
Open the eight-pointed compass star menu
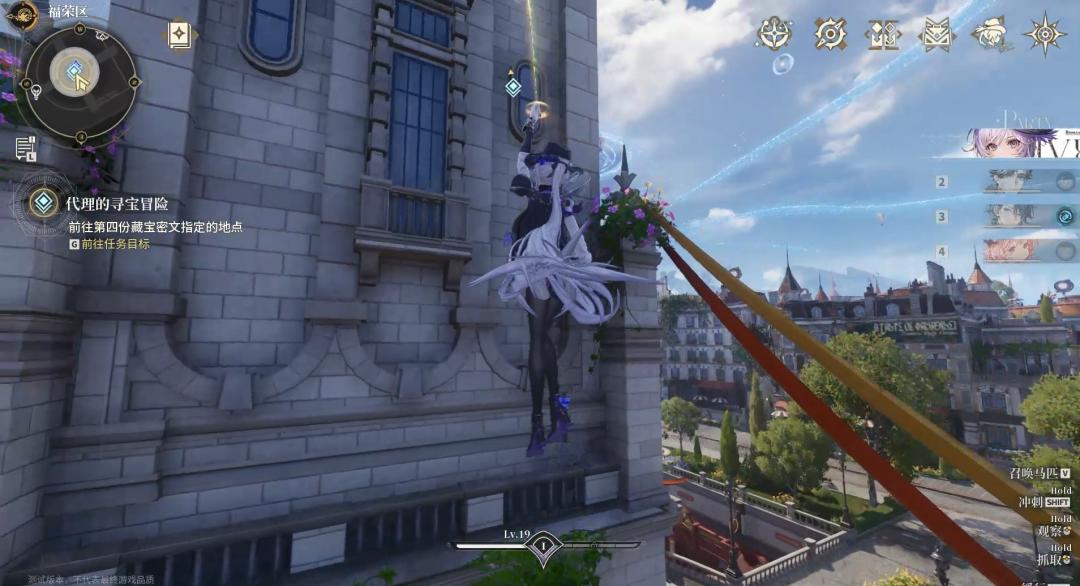(x=1044, y=34)
